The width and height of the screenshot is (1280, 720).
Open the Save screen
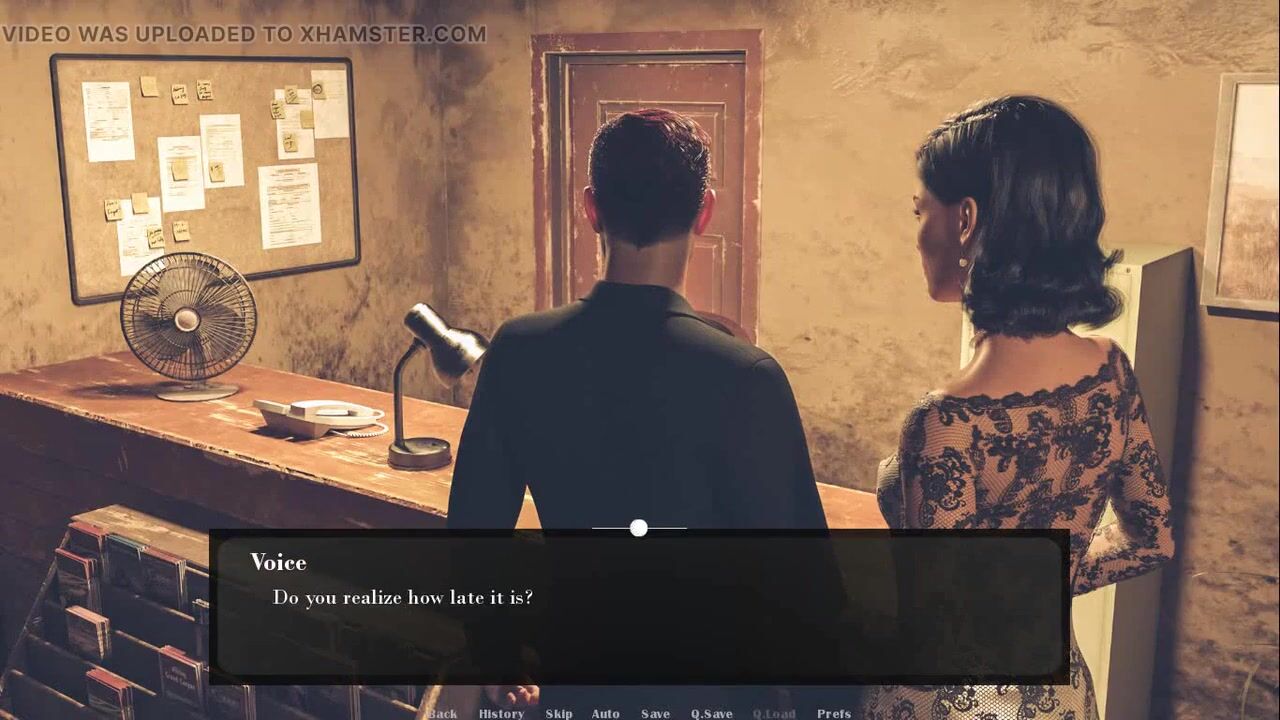[655, 713]
